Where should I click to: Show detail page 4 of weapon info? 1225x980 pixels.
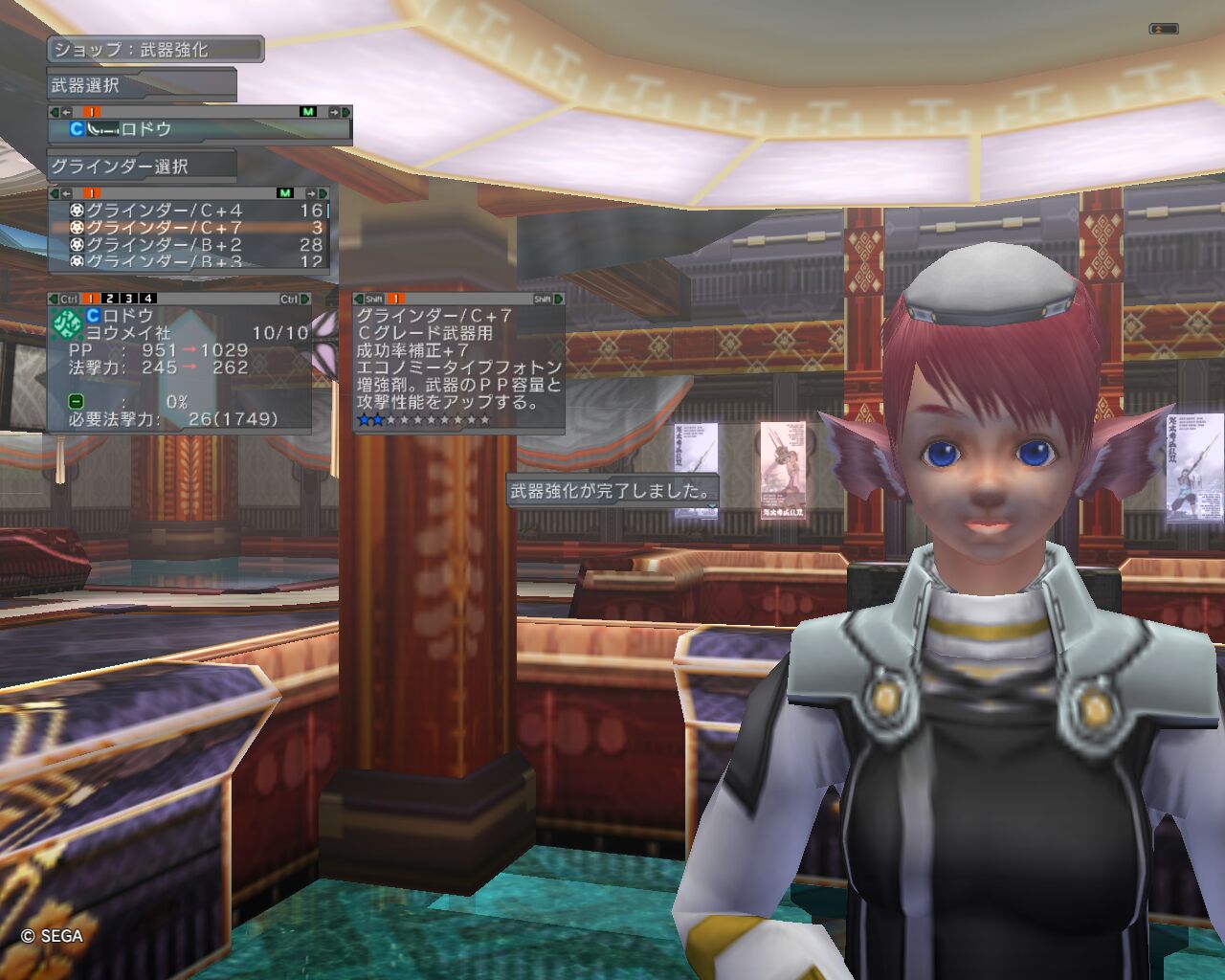click(147, 300)
